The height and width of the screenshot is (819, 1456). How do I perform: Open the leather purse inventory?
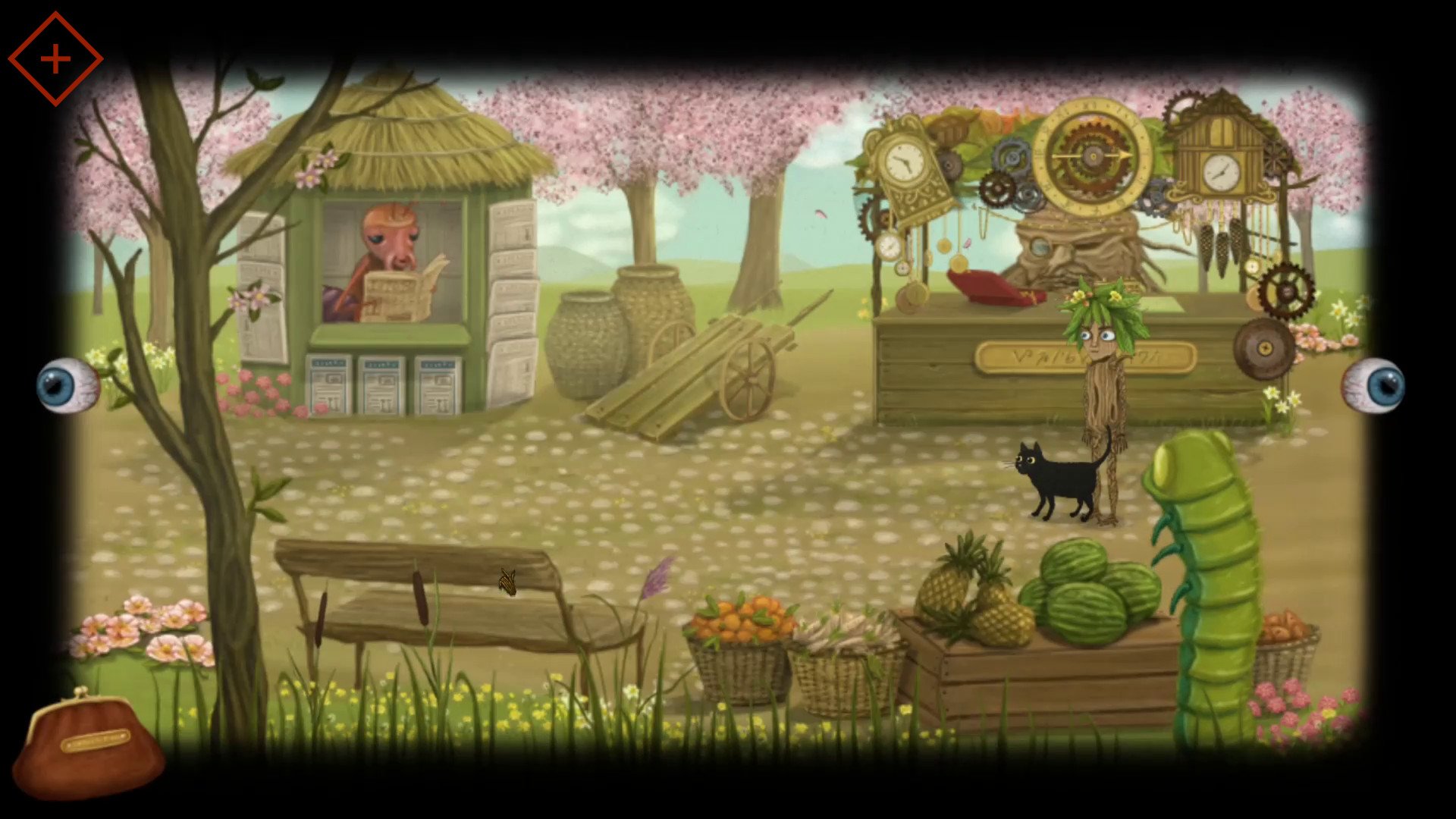tap(89, 744)
